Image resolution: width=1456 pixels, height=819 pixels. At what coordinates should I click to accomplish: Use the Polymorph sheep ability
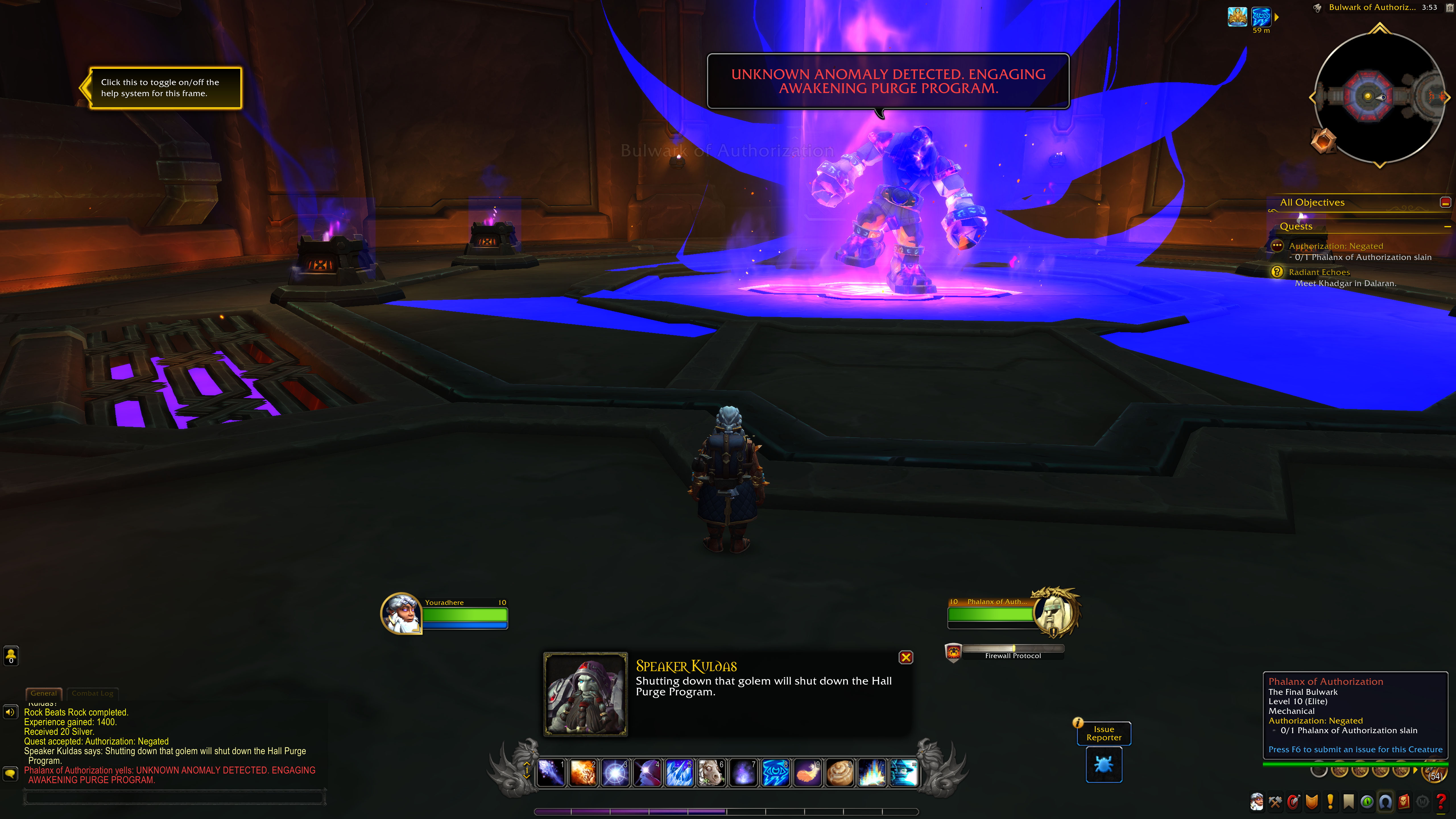tap(710, 773)
